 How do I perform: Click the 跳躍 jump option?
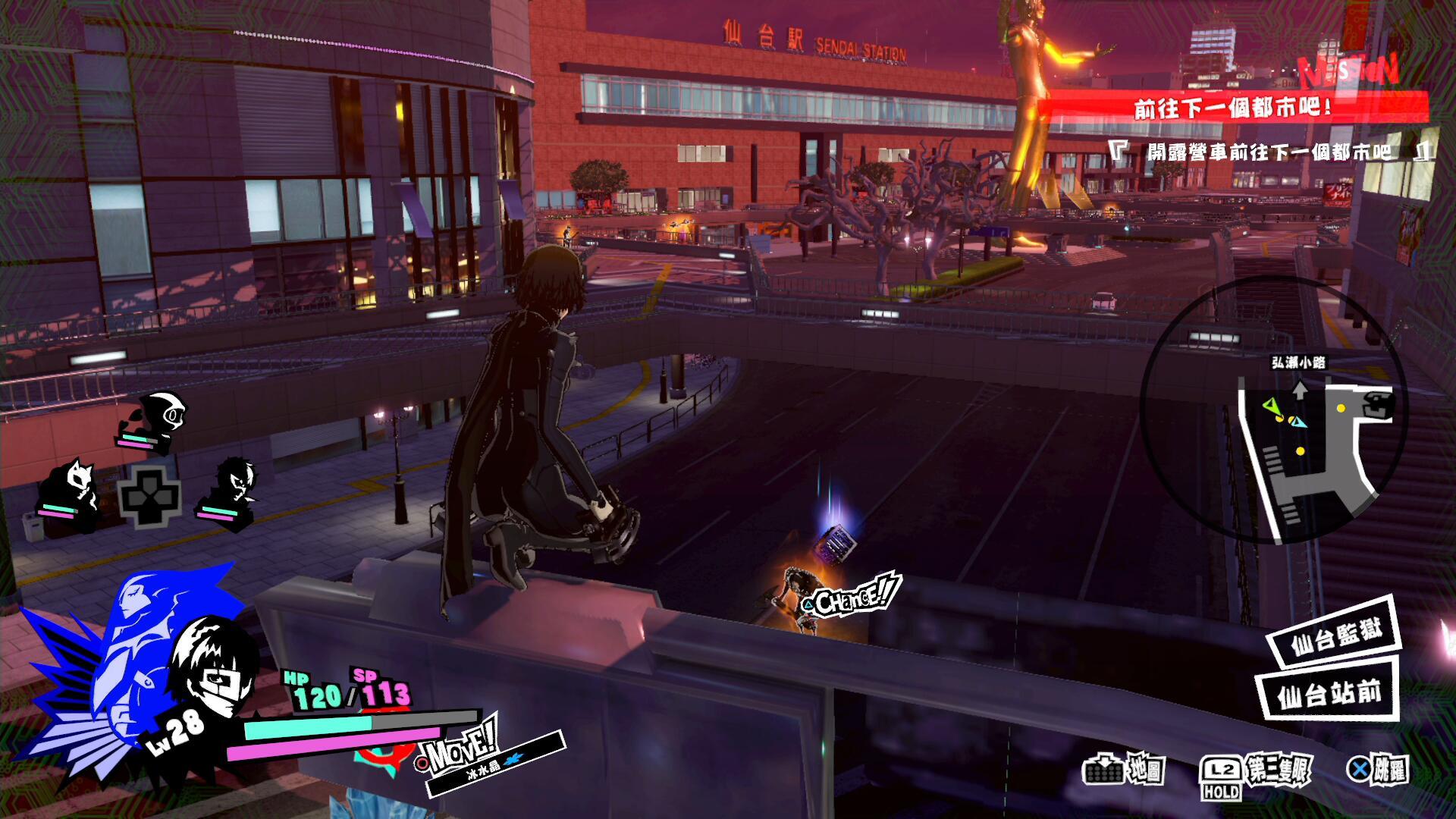click(1377, 770)
